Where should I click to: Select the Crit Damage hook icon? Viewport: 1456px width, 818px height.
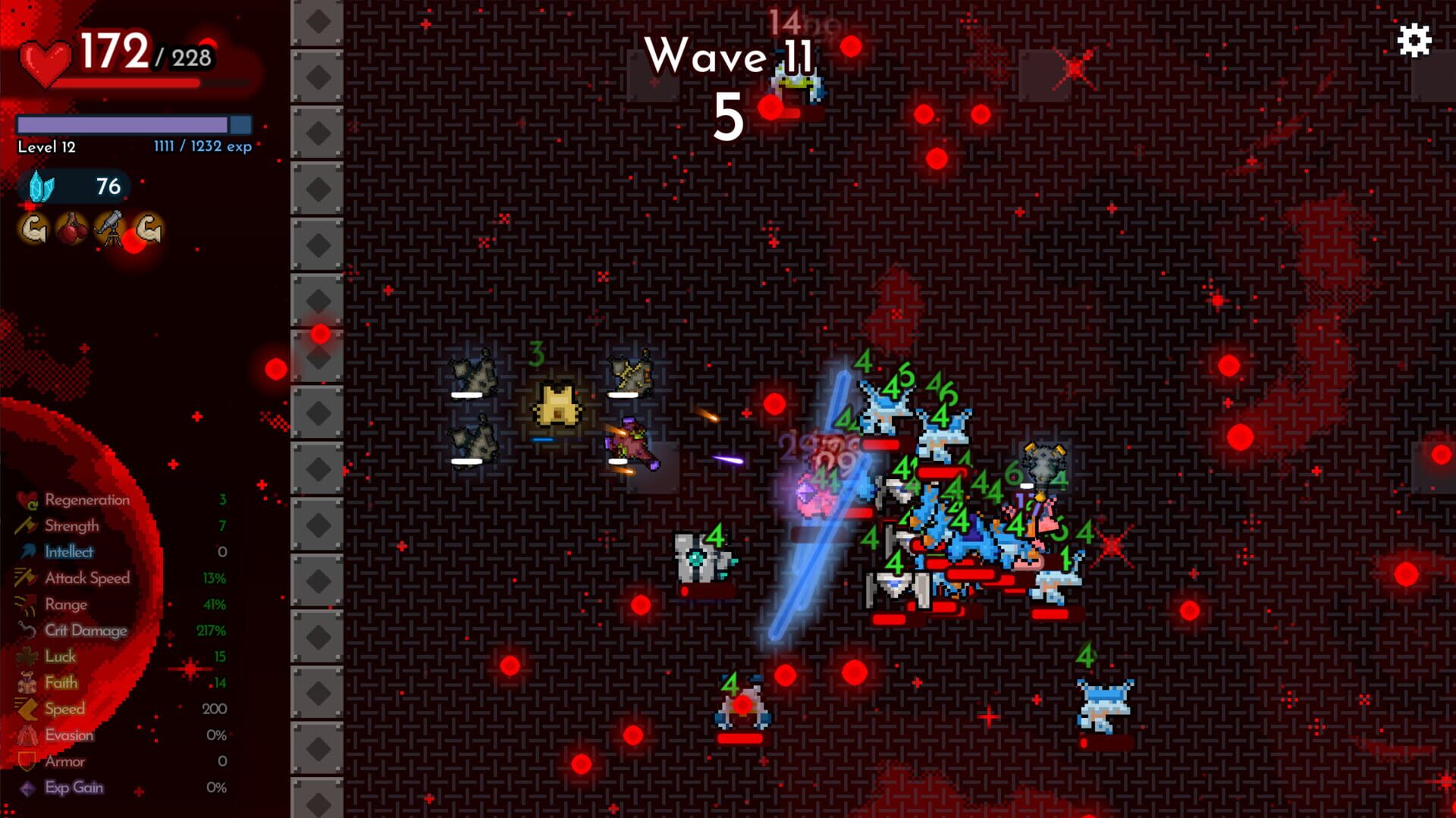click(25, 630)
